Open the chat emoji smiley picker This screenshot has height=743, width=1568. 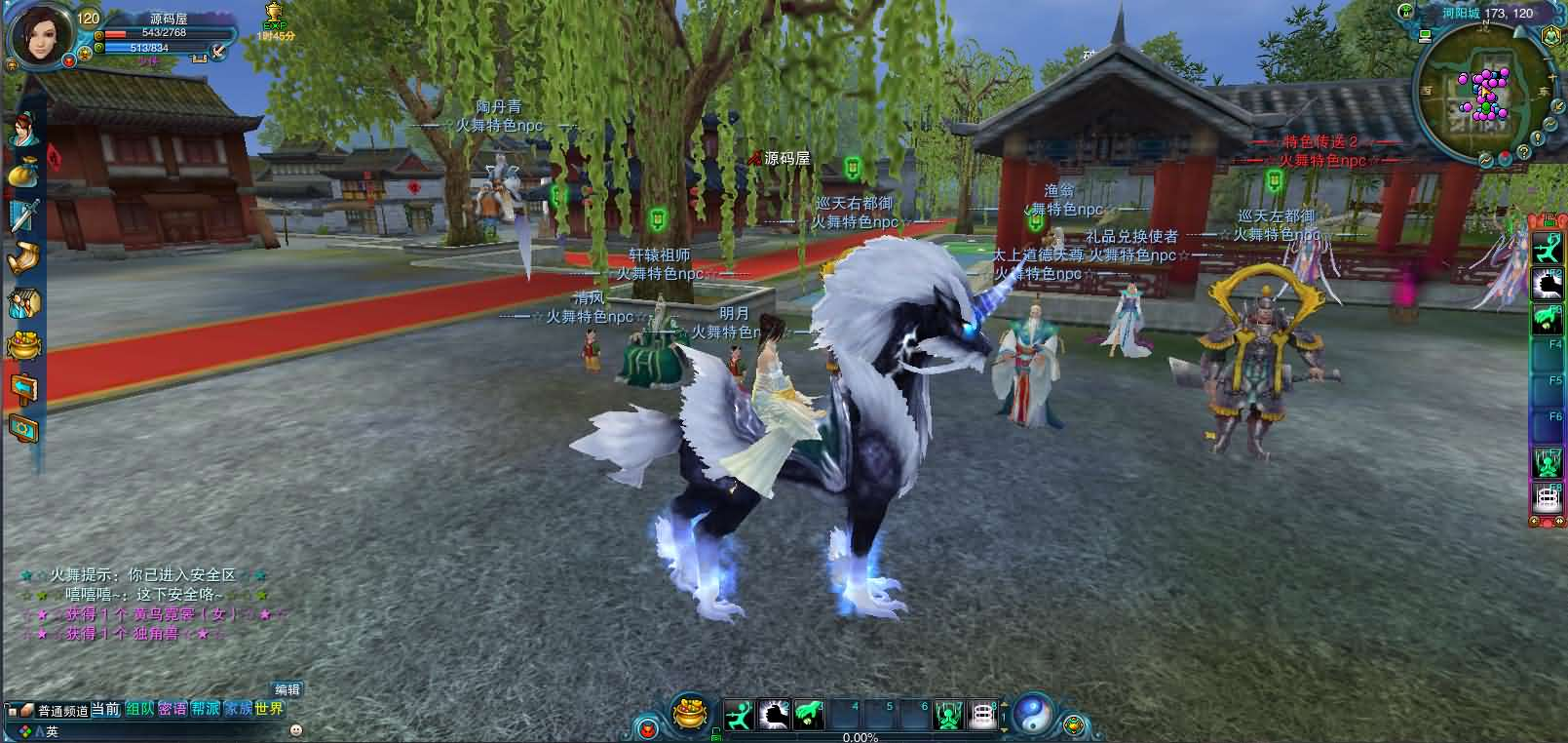(296, 730)
